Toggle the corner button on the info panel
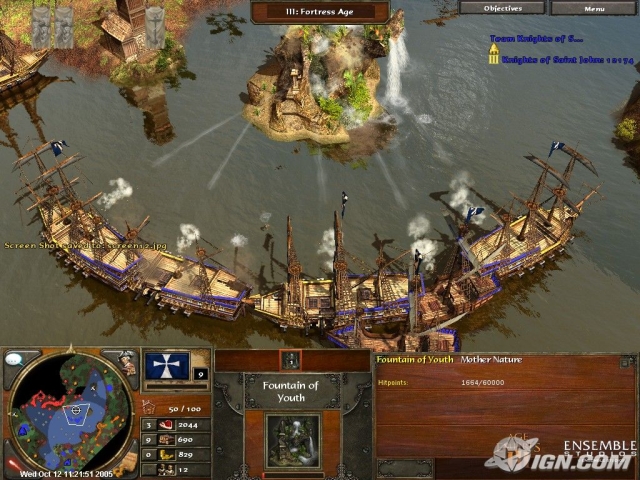The image size is (640, 480). point(627,360)
